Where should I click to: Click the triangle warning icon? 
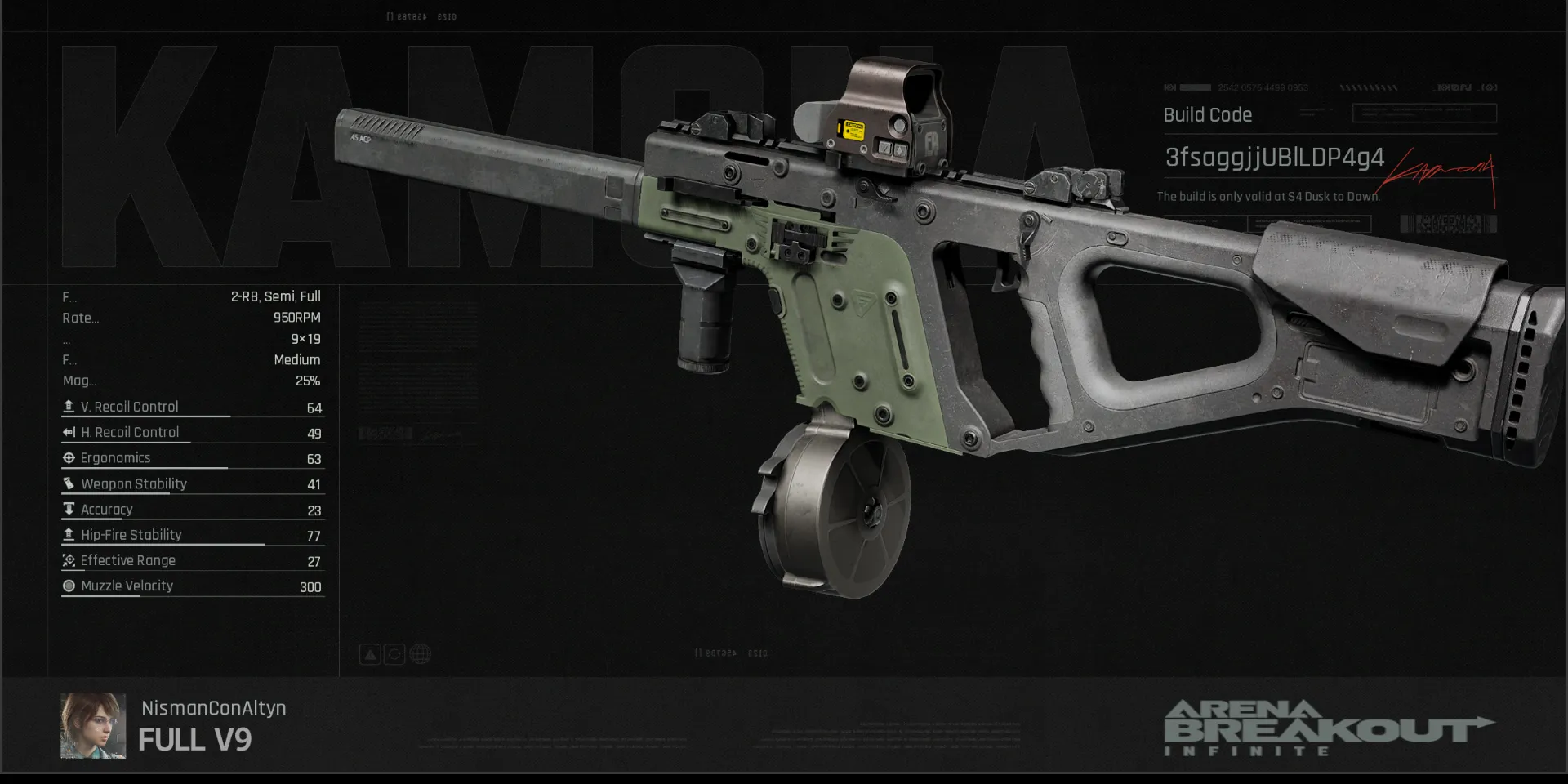point(370,654)
